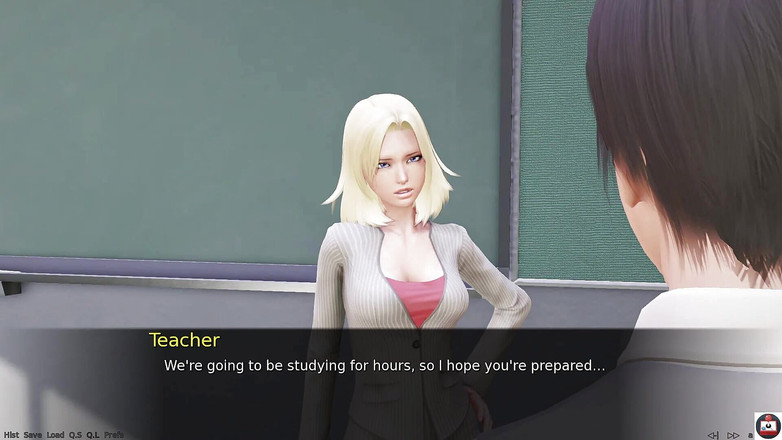Quick load with Q.L button

(93, 435)
